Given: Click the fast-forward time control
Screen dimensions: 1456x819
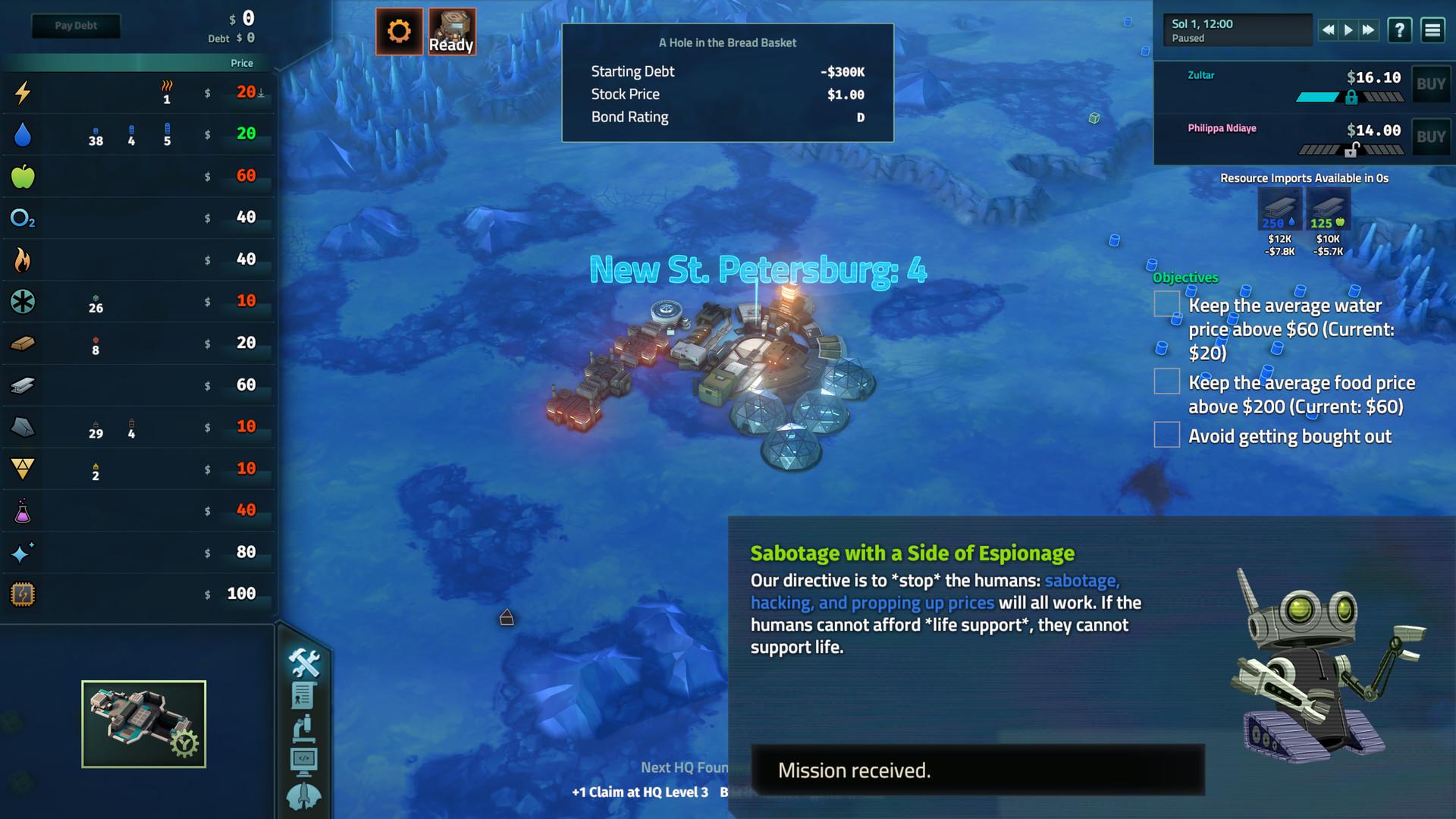Looking at the screenshot, I should click(x=1366, y=30).
